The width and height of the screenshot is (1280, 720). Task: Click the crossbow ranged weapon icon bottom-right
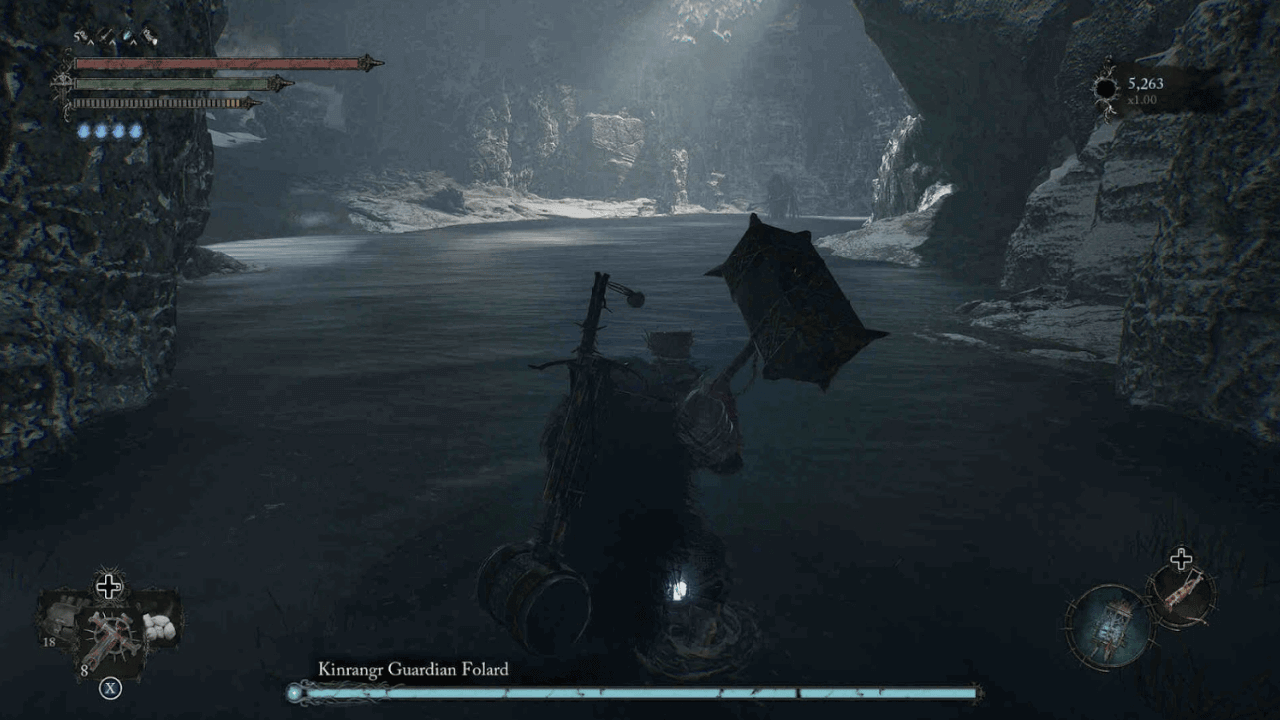pos(1183,597)
